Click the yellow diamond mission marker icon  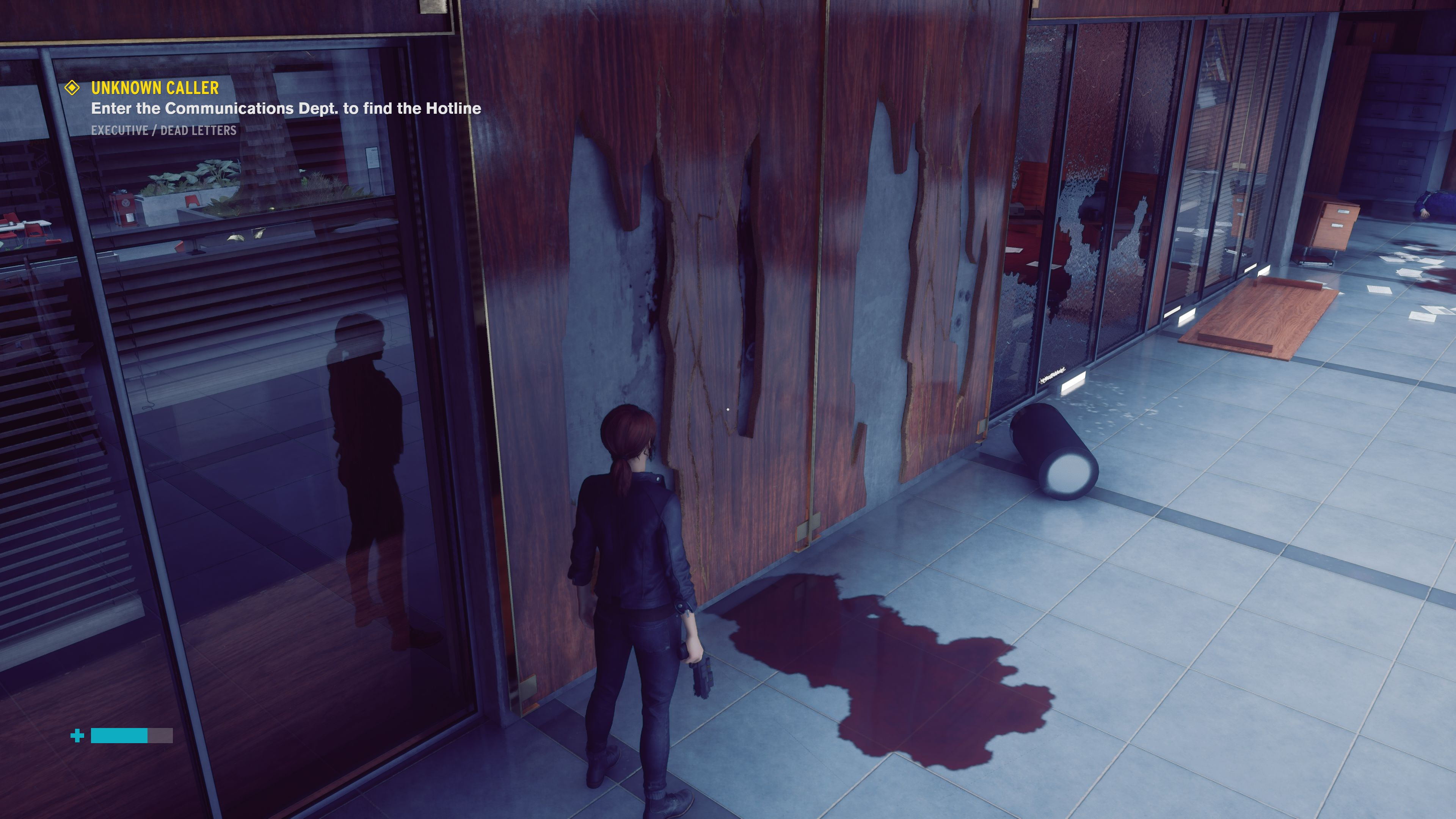click(x=72, y=88)
